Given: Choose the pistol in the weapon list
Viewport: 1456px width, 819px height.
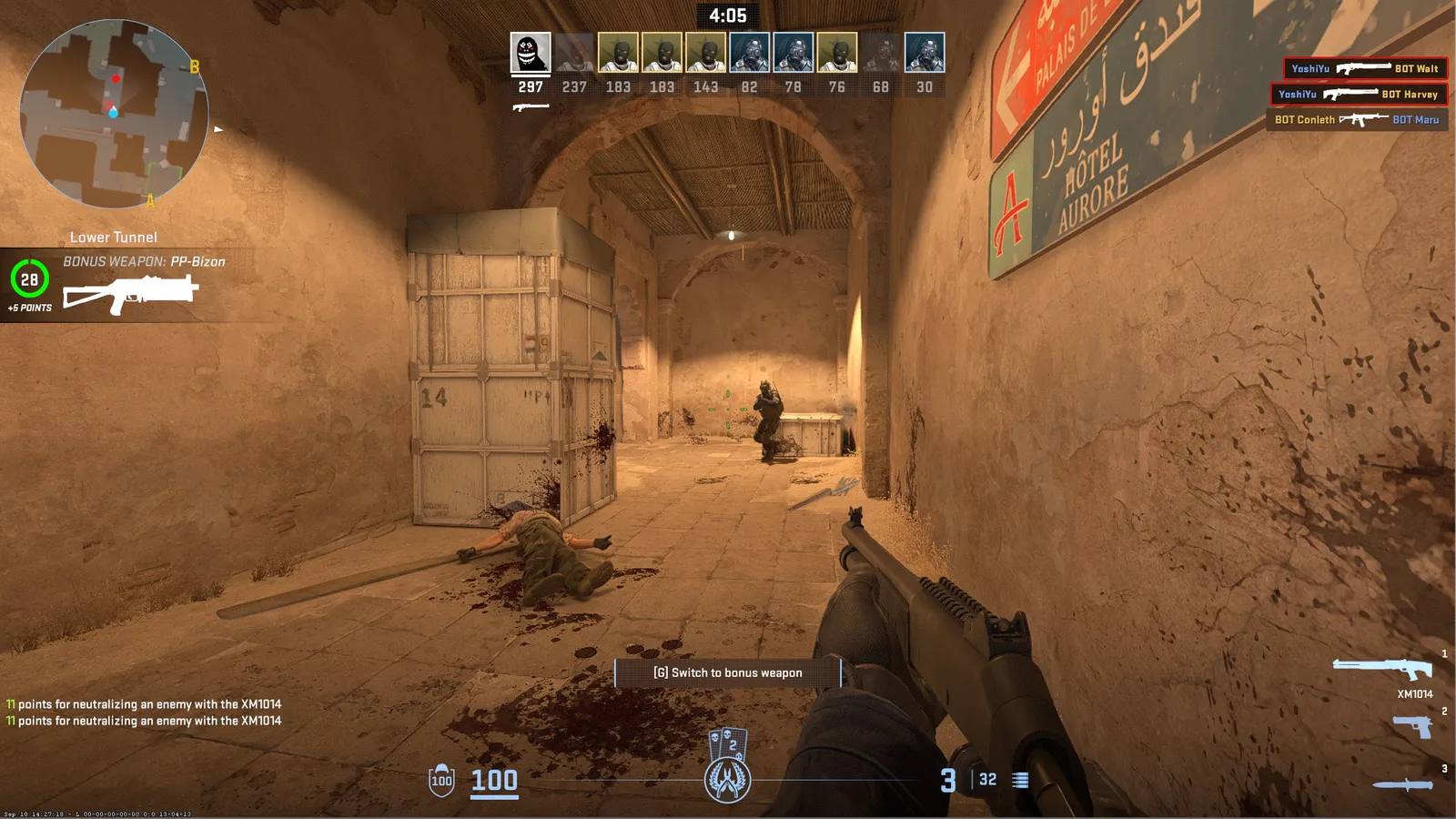Looking at the screenshot, I should click(1412, 726).
